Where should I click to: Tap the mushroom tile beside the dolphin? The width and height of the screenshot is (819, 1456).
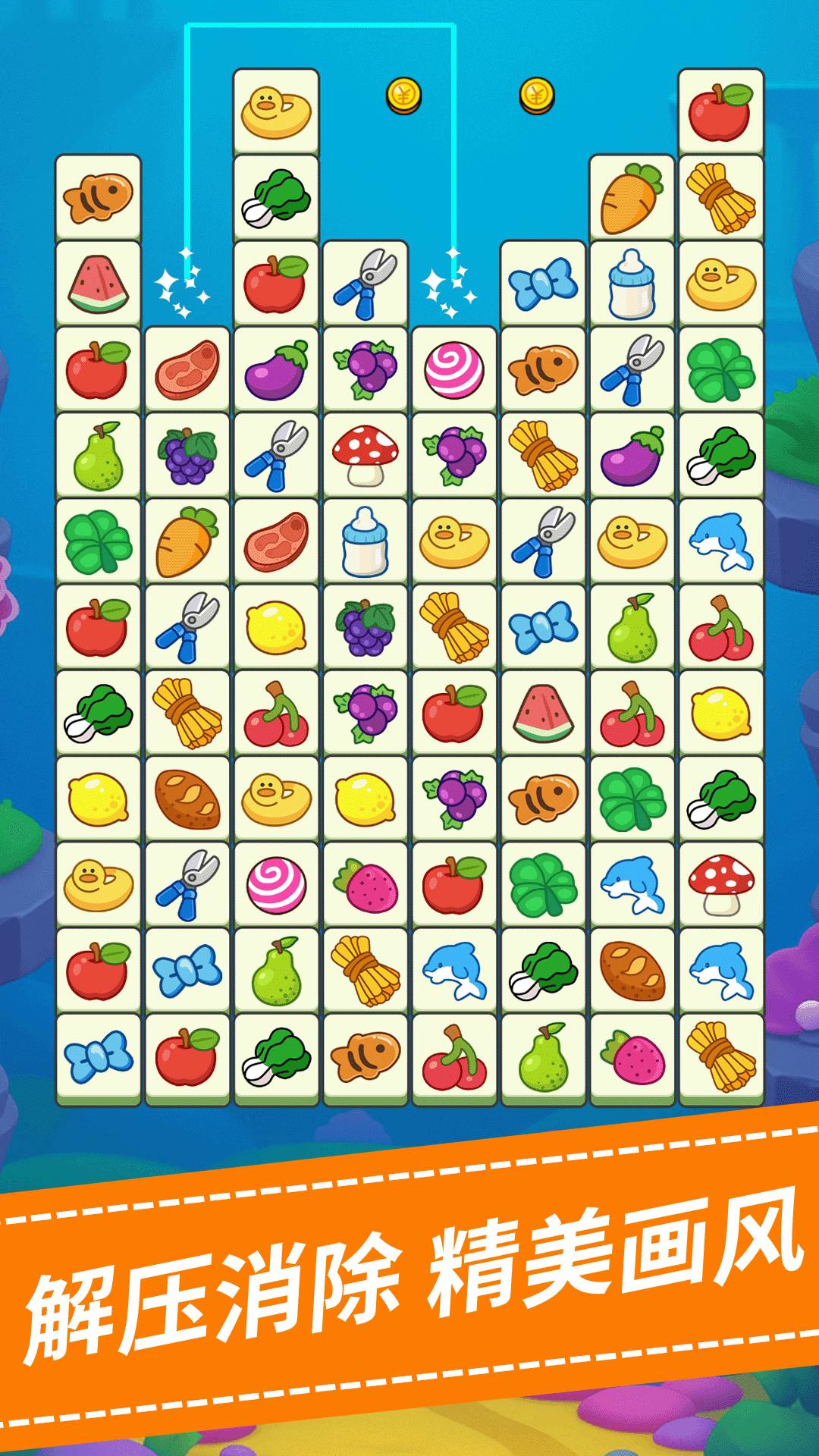(721, 884)
